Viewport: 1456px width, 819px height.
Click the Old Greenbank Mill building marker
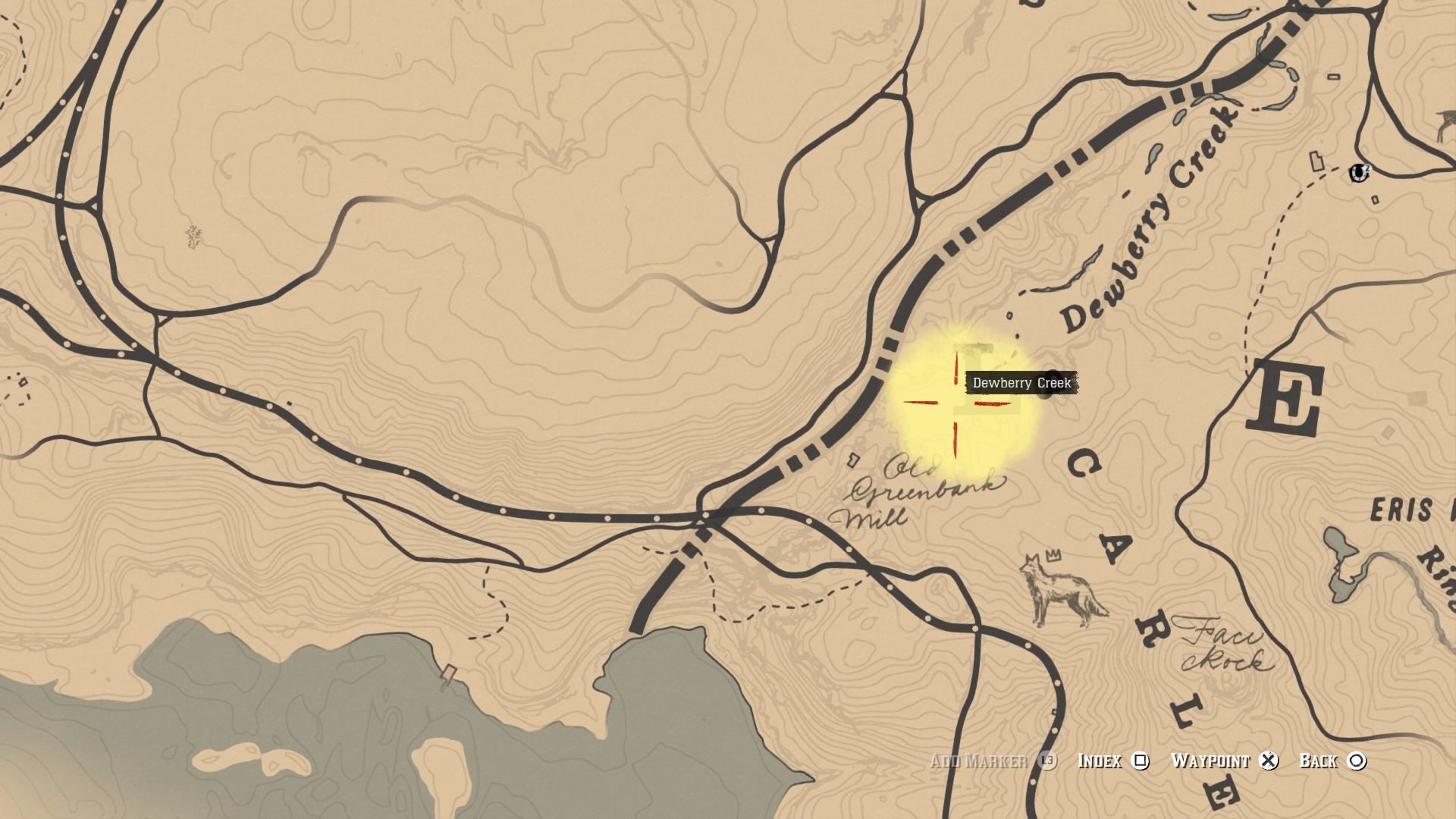pos(854,460)
